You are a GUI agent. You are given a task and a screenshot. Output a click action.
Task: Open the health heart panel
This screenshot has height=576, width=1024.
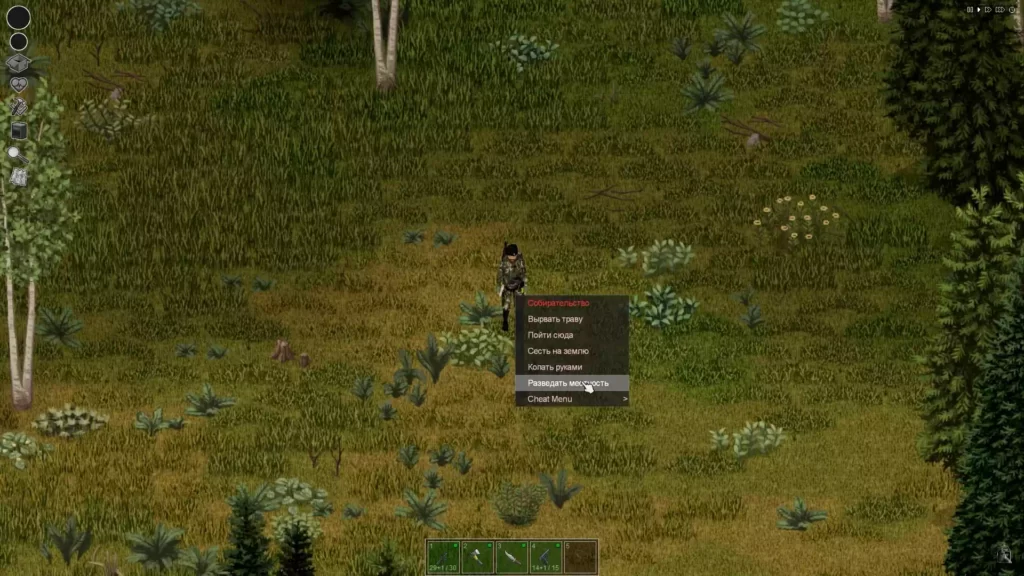(18, 86)
